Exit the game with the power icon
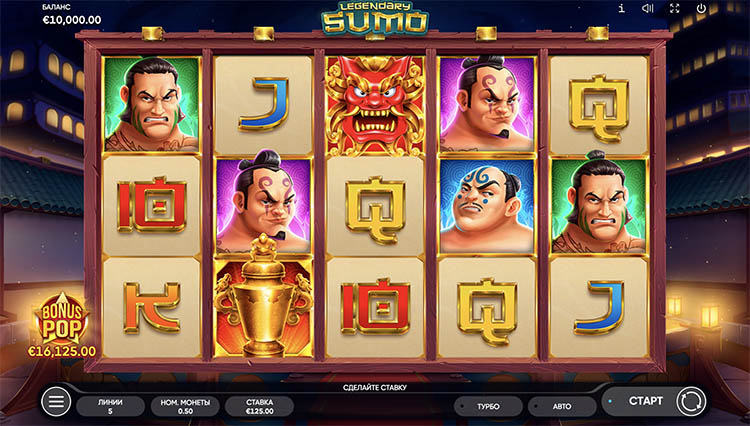The image size is (750, 426). (701, 9)
